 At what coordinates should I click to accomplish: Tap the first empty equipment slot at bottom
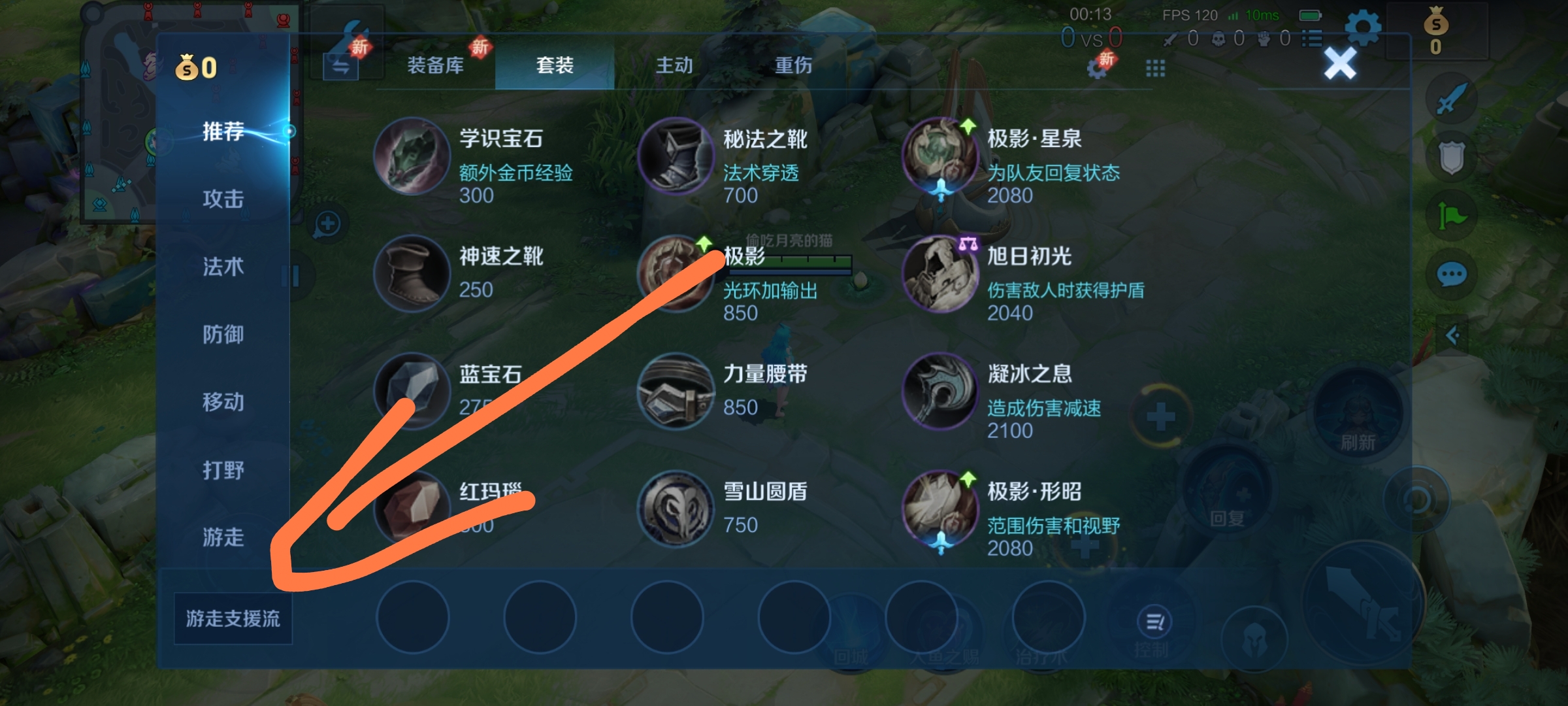pyautogui.click(x=413, y=617)
